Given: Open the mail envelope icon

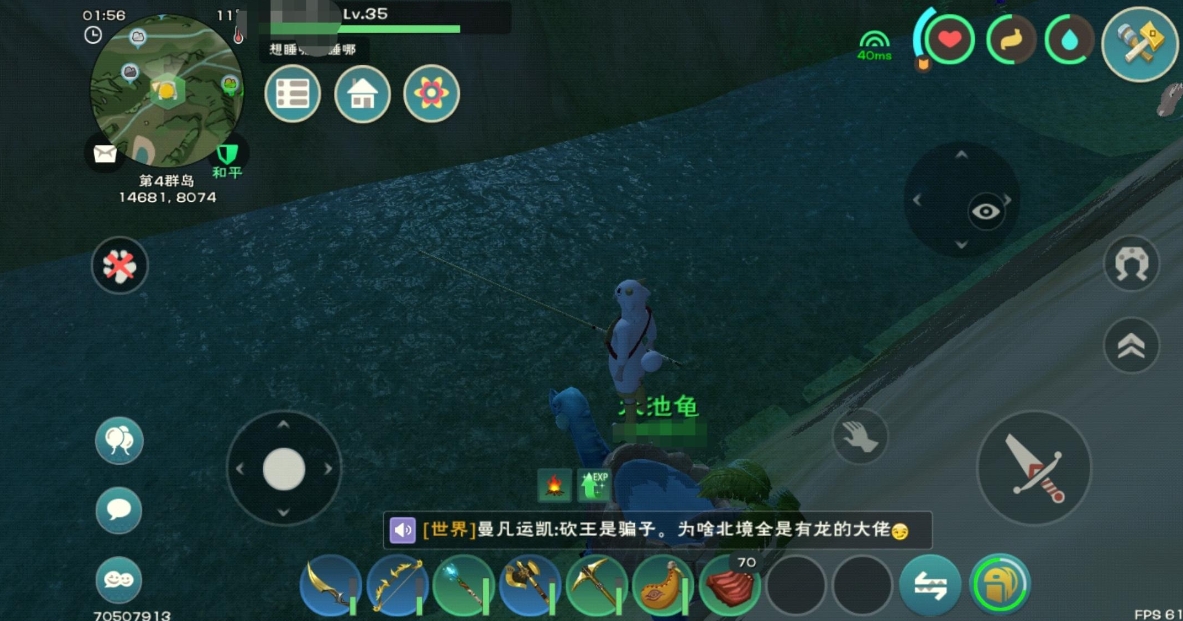Looking at the screenshot, I should coord(105,153).
